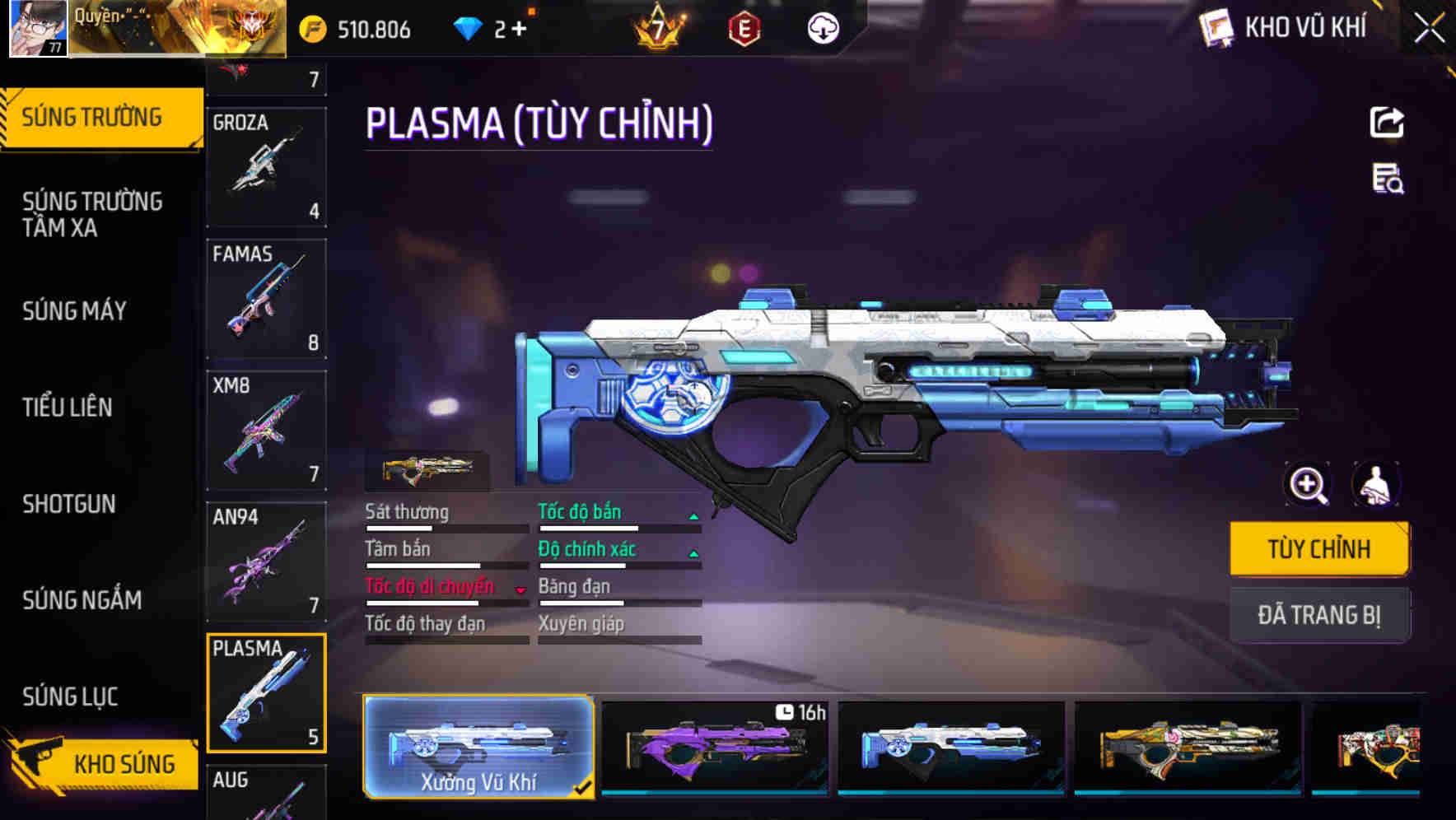Image resolution: width=1456 pixels, height=820 pixels.
Task: Select the purple skin with 16h timer
Action: 715,747
